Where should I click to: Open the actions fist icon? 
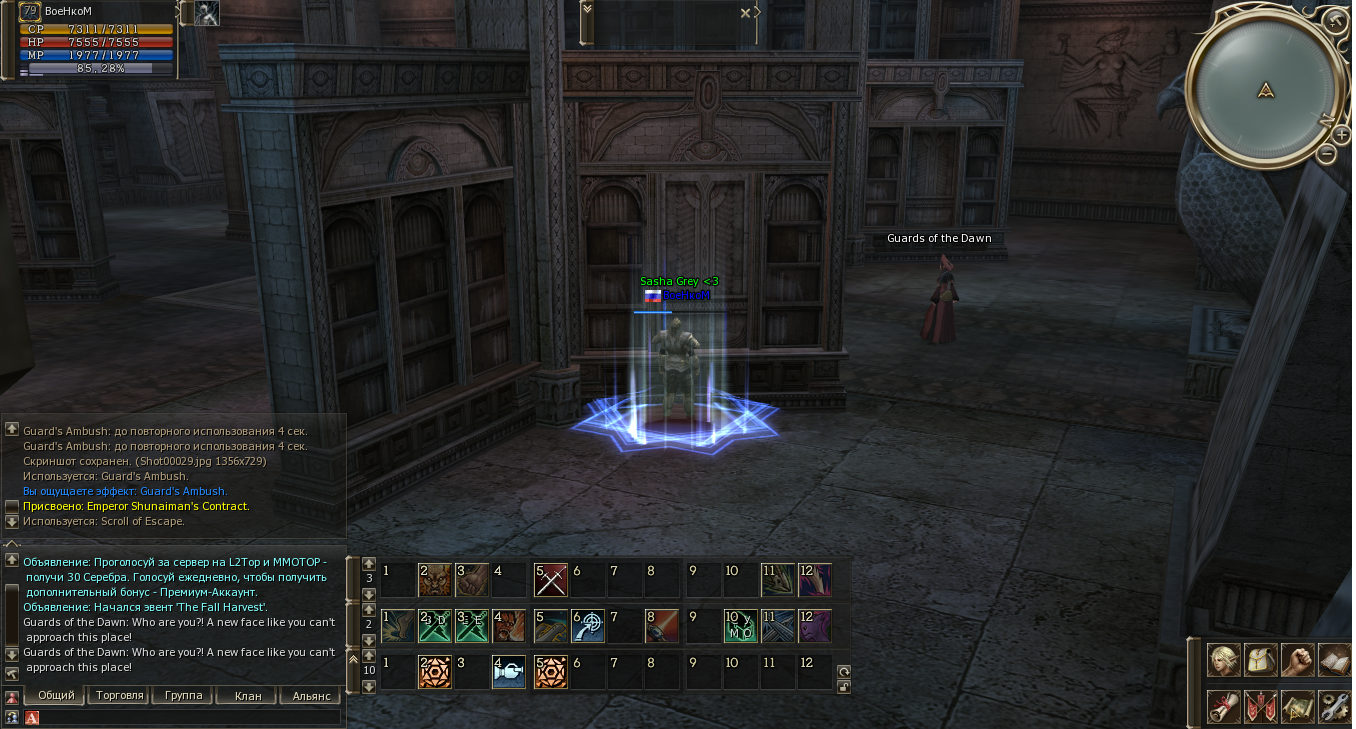click(1297, 660)
